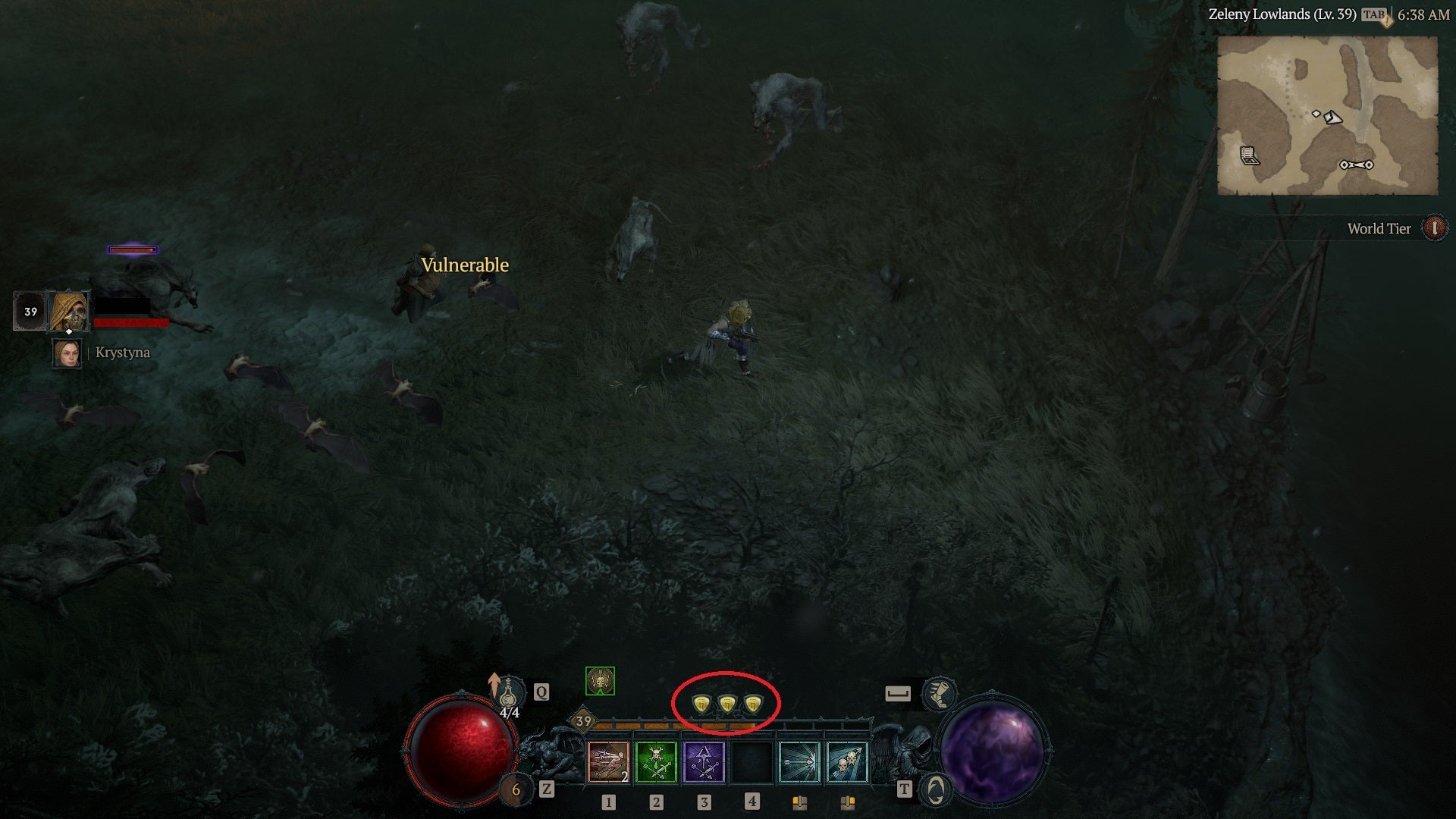
Task: Click the level 39 badge on the experience bar
Action: click(x=584, y=720)
